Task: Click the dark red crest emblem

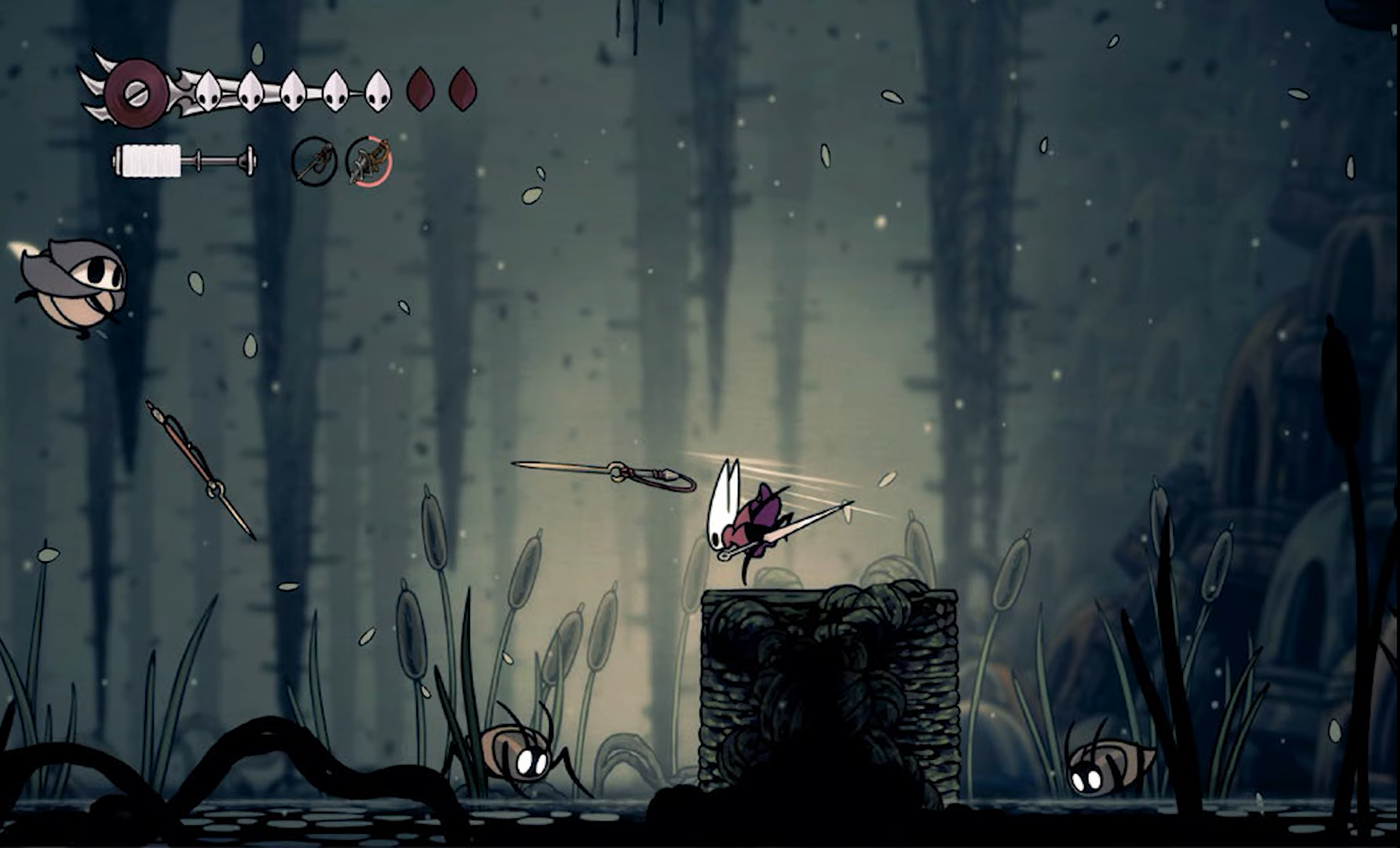Action: point(135,92)
